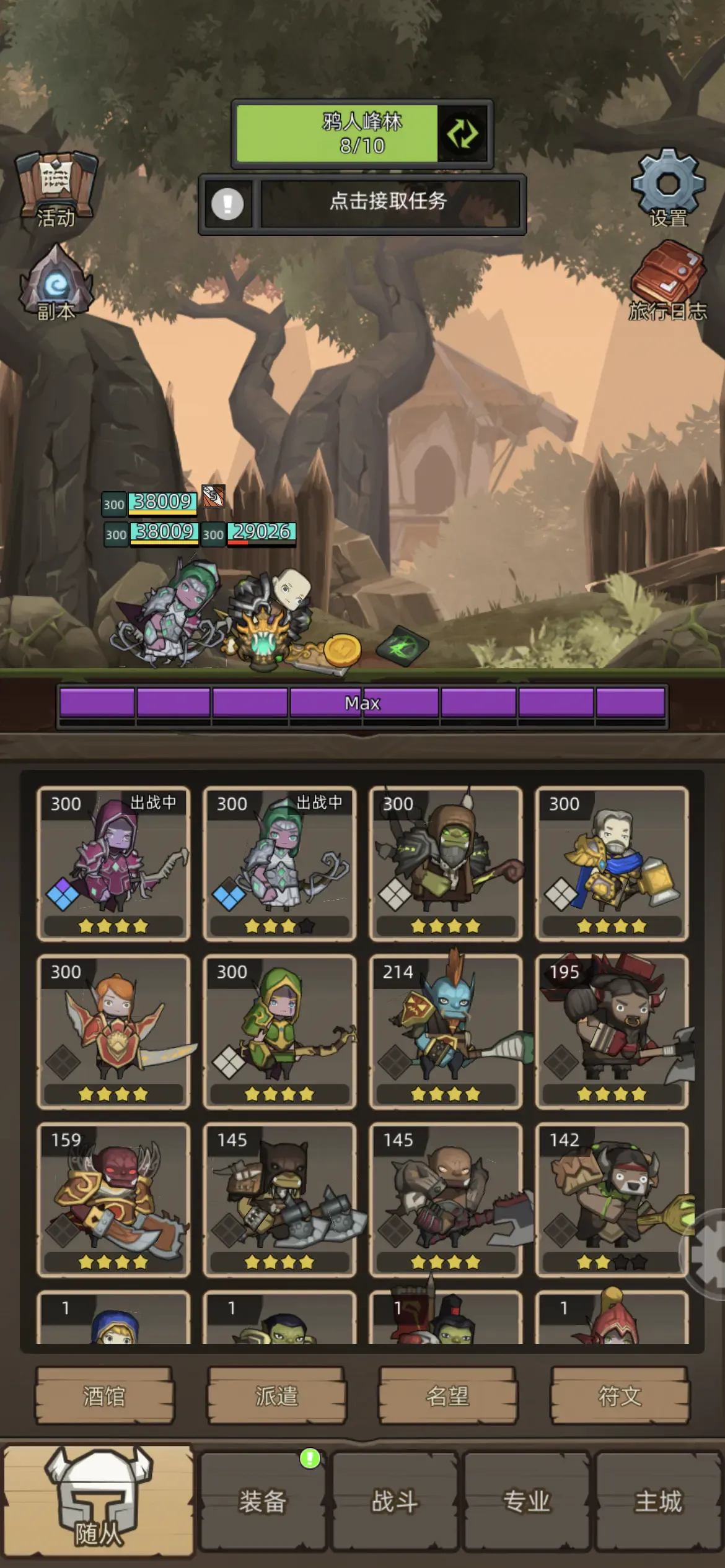Select the level 159 red demon follower

pyautogui.click(x=113, y=1199)
